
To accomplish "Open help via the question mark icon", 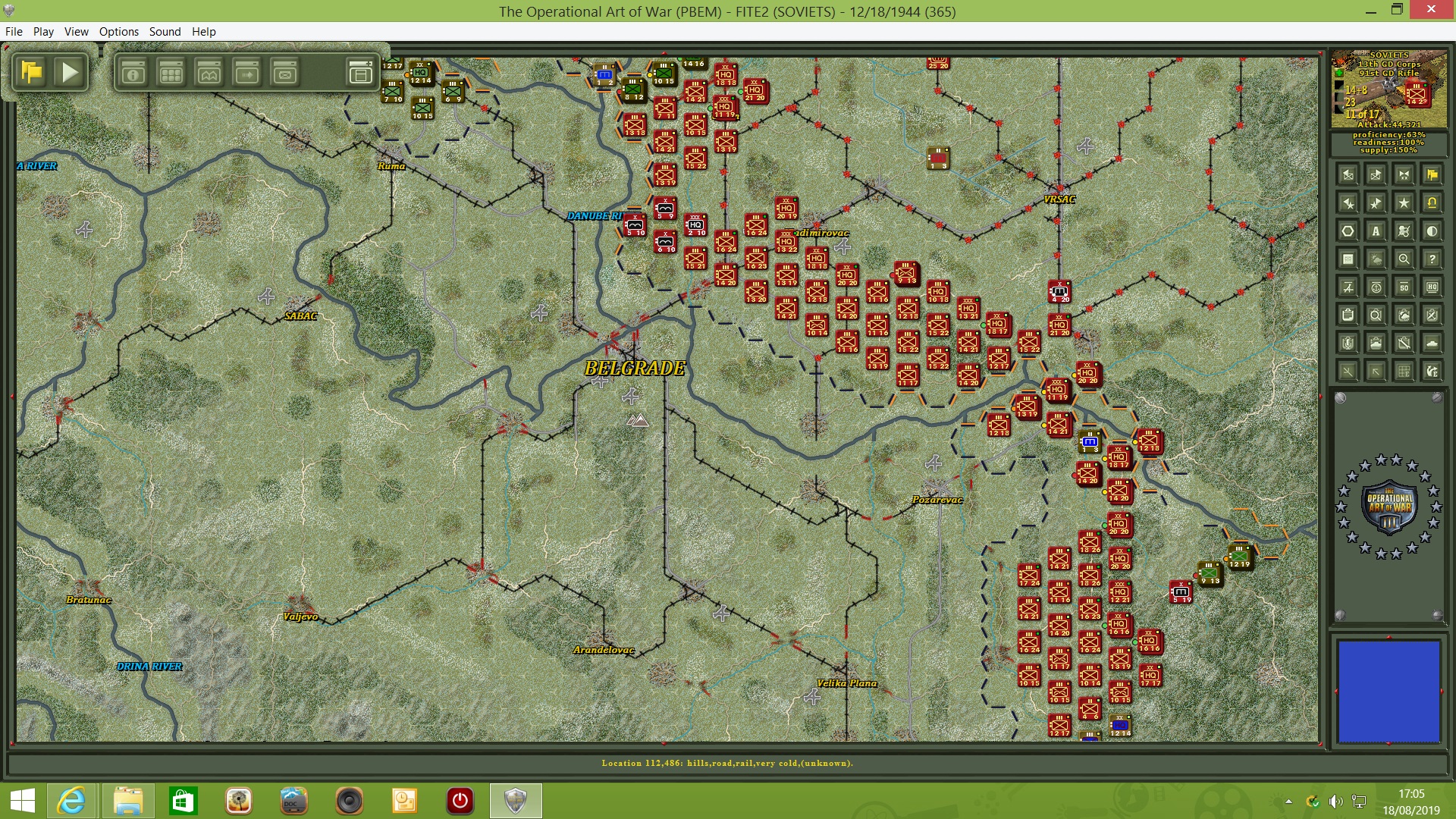I will 1432,259.
